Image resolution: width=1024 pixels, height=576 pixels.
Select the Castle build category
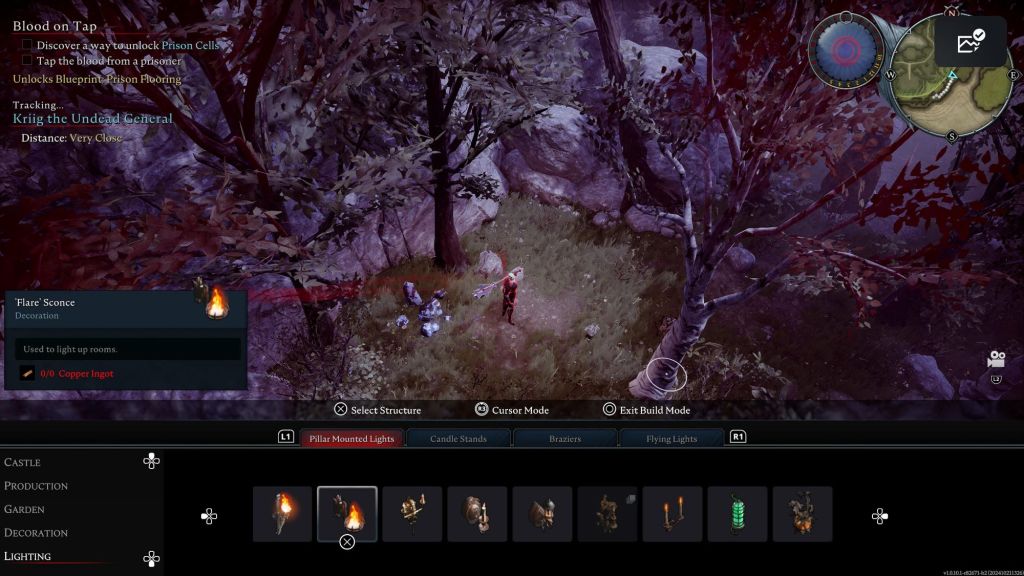23,462
